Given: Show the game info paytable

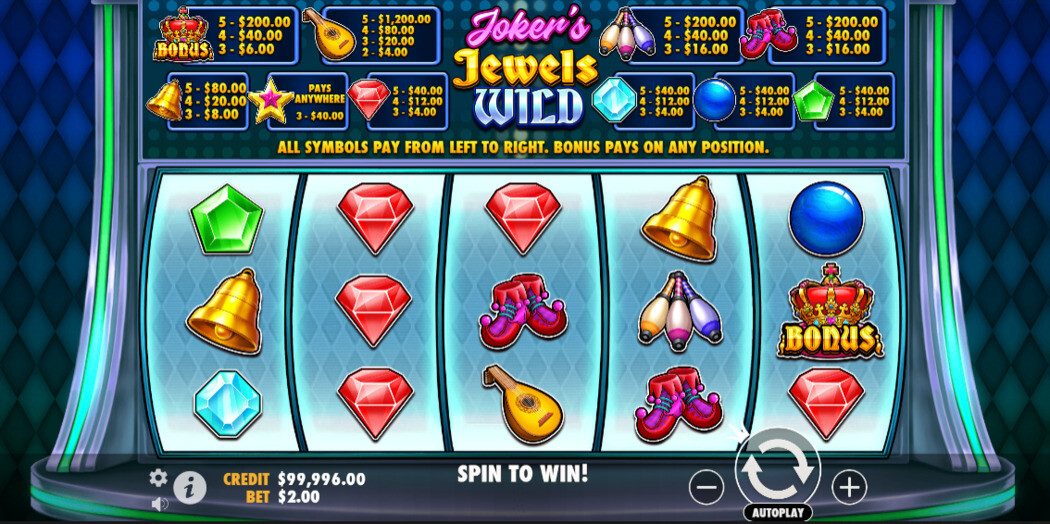Looking at the screenshot, I should click(190, 488).
